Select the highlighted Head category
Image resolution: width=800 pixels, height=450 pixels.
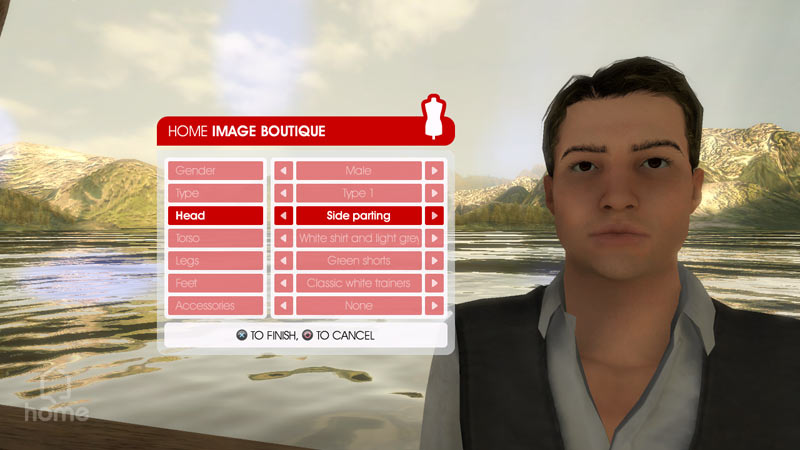point(215,215)
